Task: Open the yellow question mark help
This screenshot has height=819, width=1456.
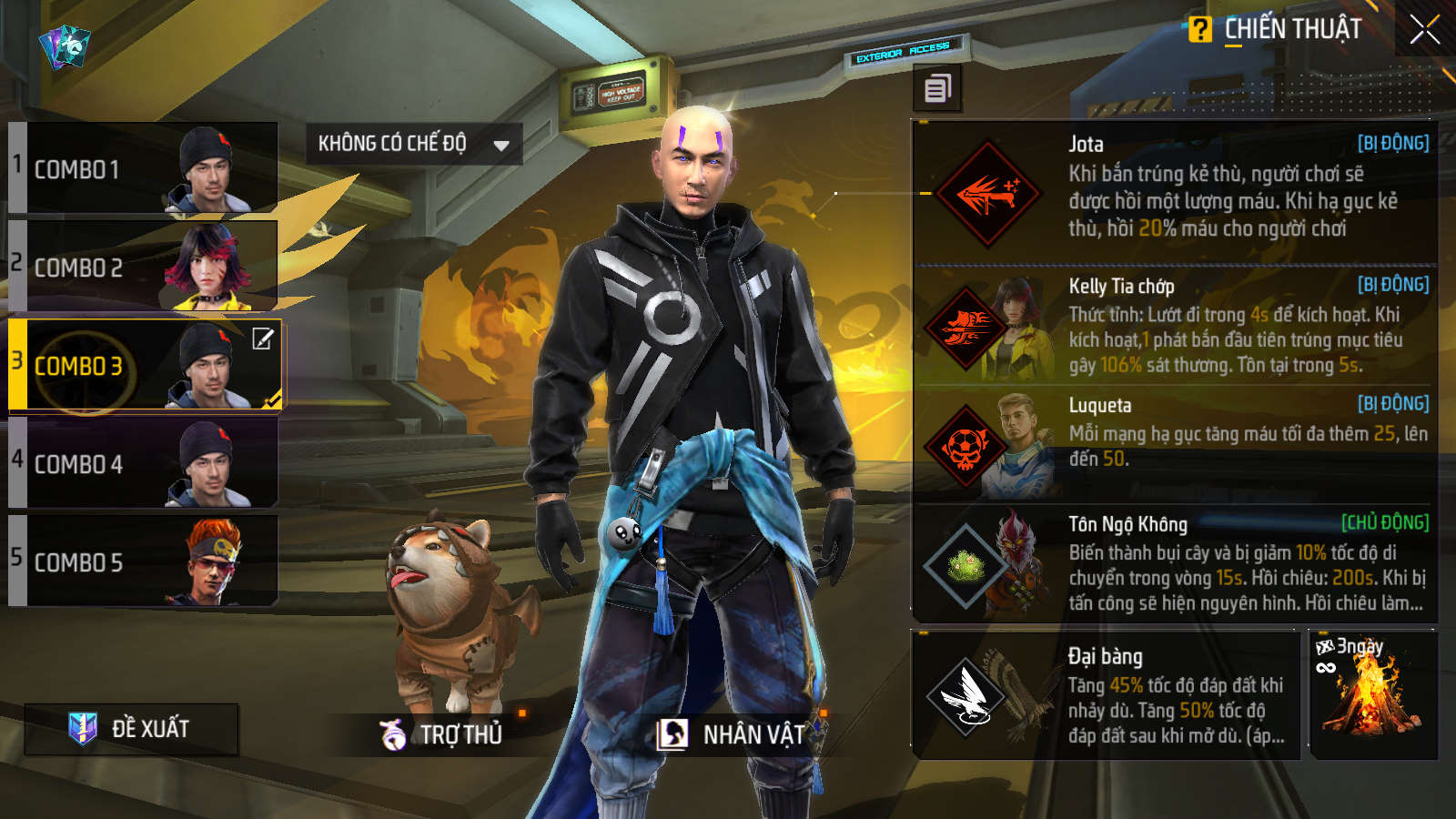Action: point(1200,30)
